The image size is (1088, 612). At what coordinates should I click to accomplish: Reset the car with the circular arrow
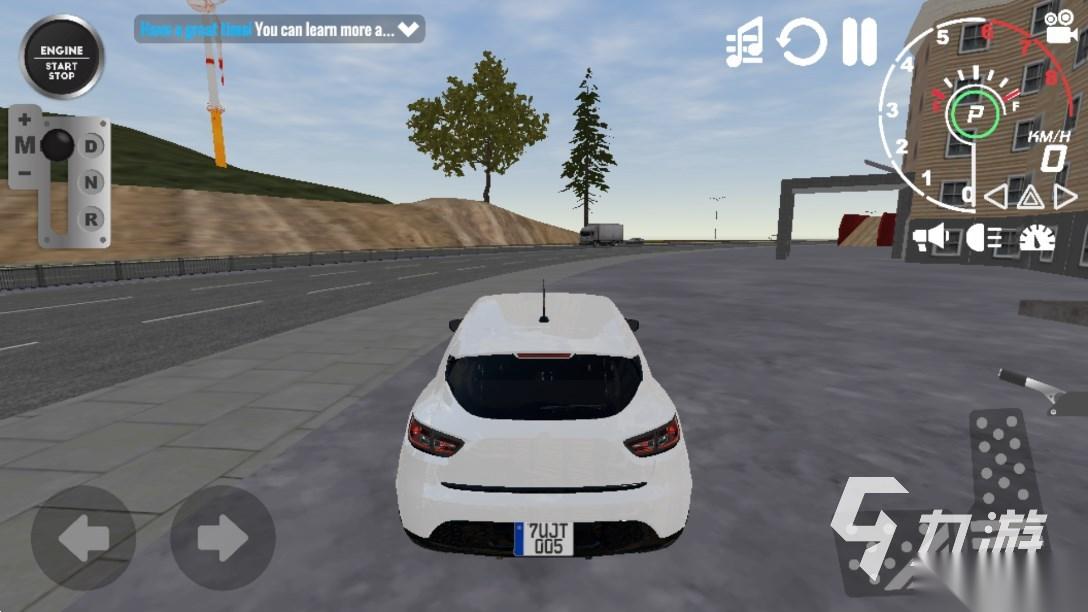pyautogui.click(x=803, y=43)
